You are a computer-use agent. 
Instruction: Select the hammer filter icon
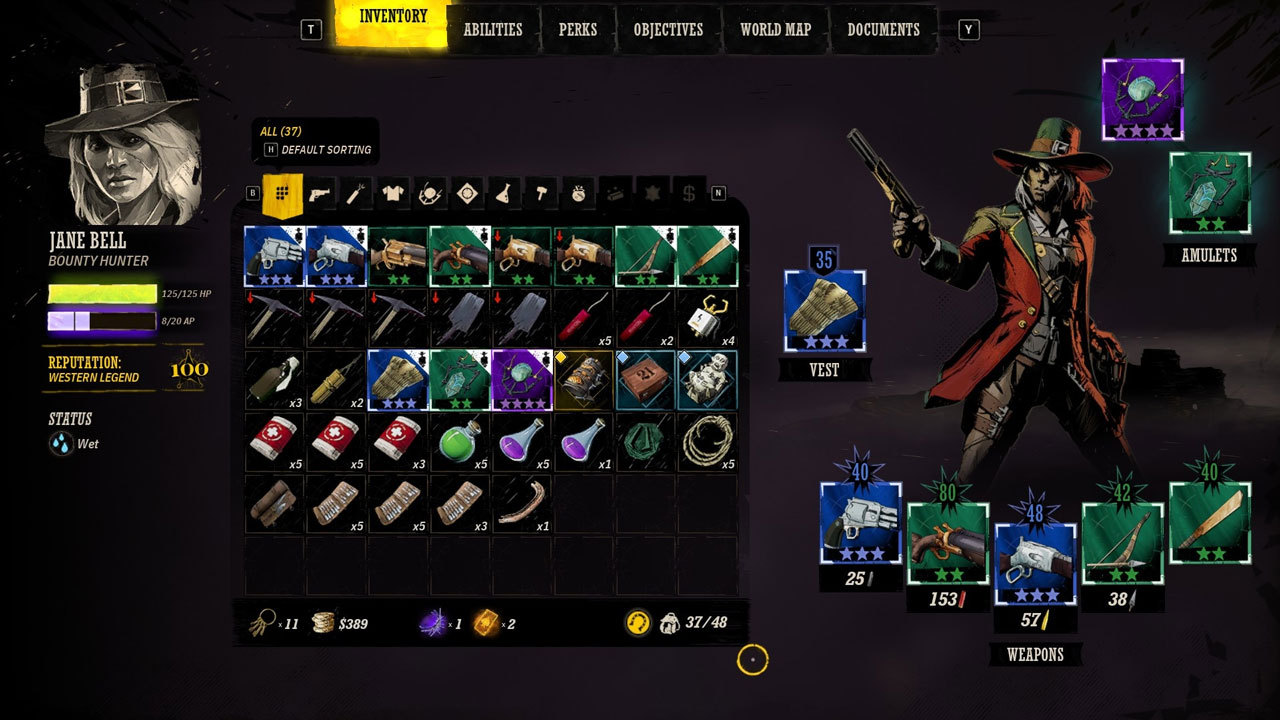(x=541, y=193)
